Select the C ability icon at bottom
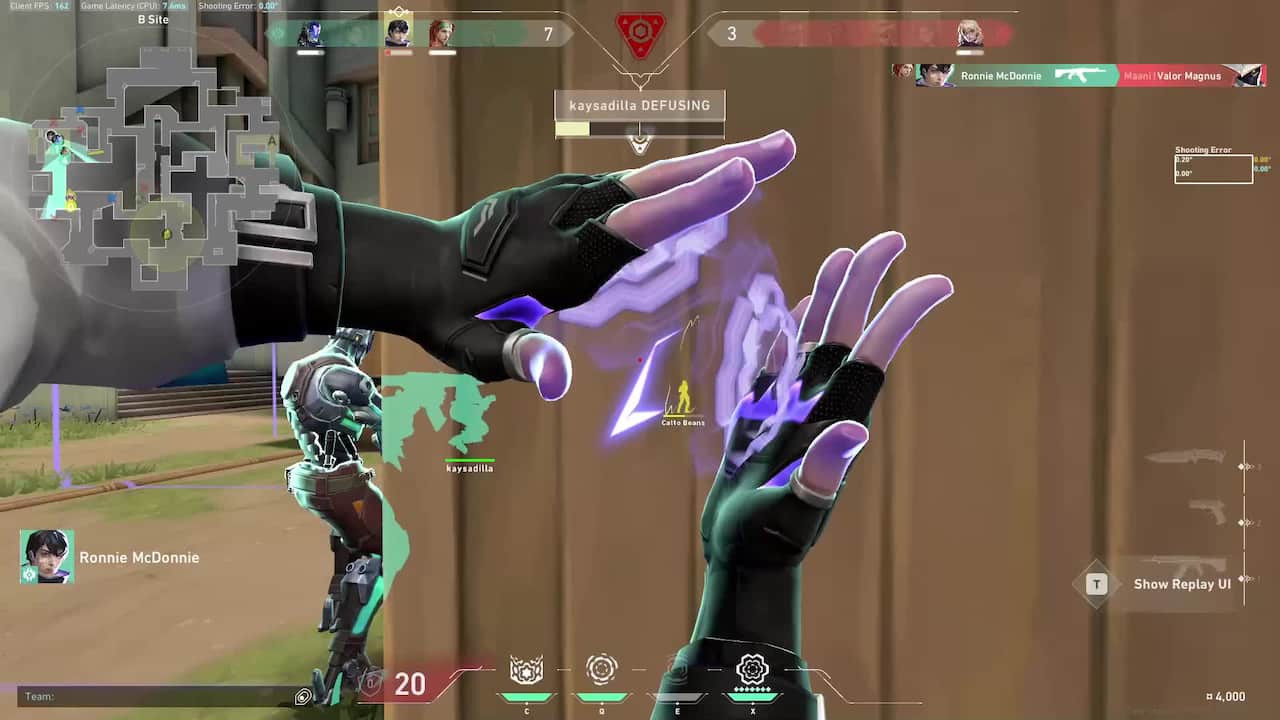 click(x=527, y=670)
